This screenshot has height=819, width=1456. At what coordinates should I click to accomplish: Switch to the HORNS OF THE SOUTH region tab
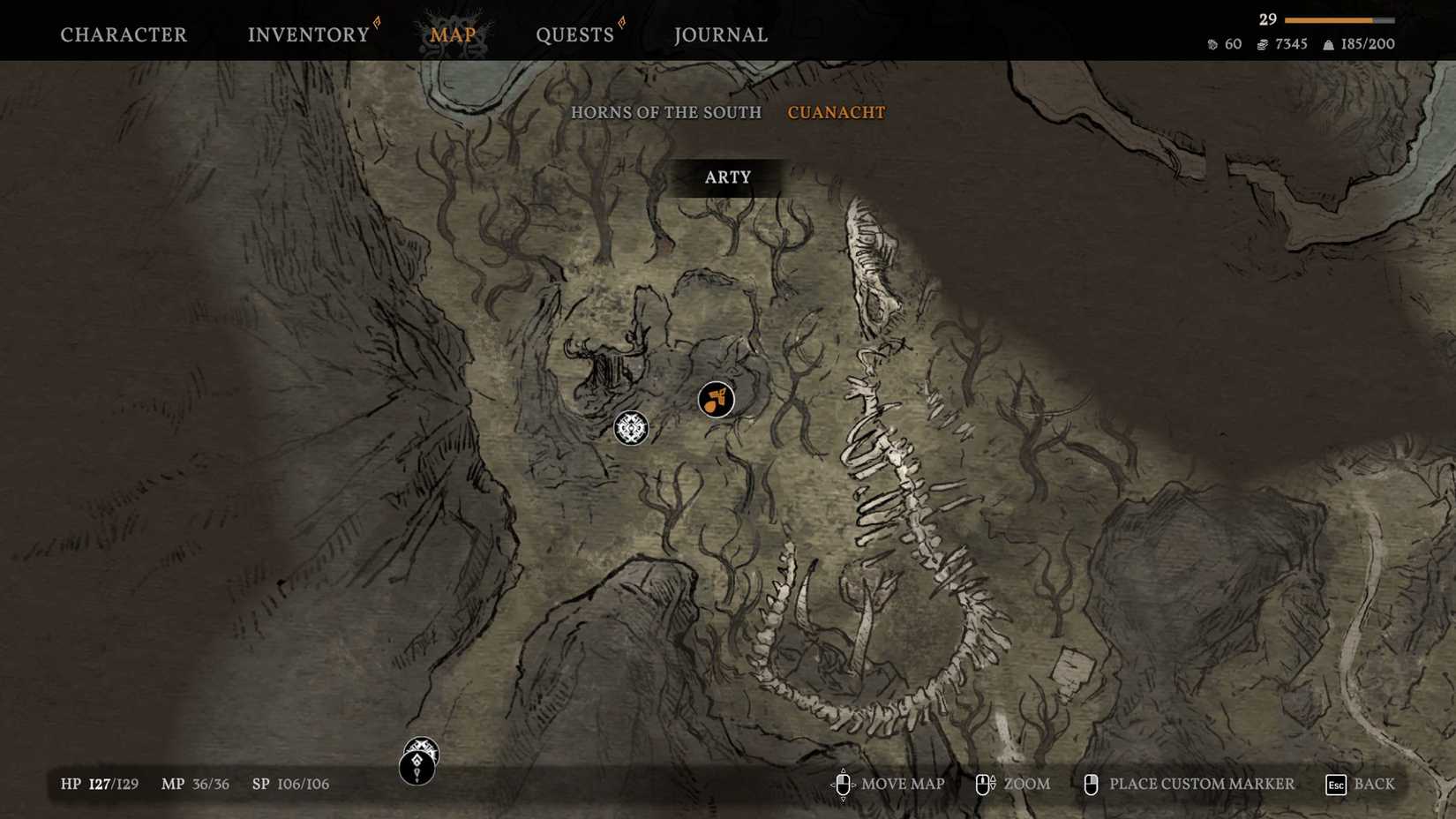pyautogui.click(x=666, y=112)
